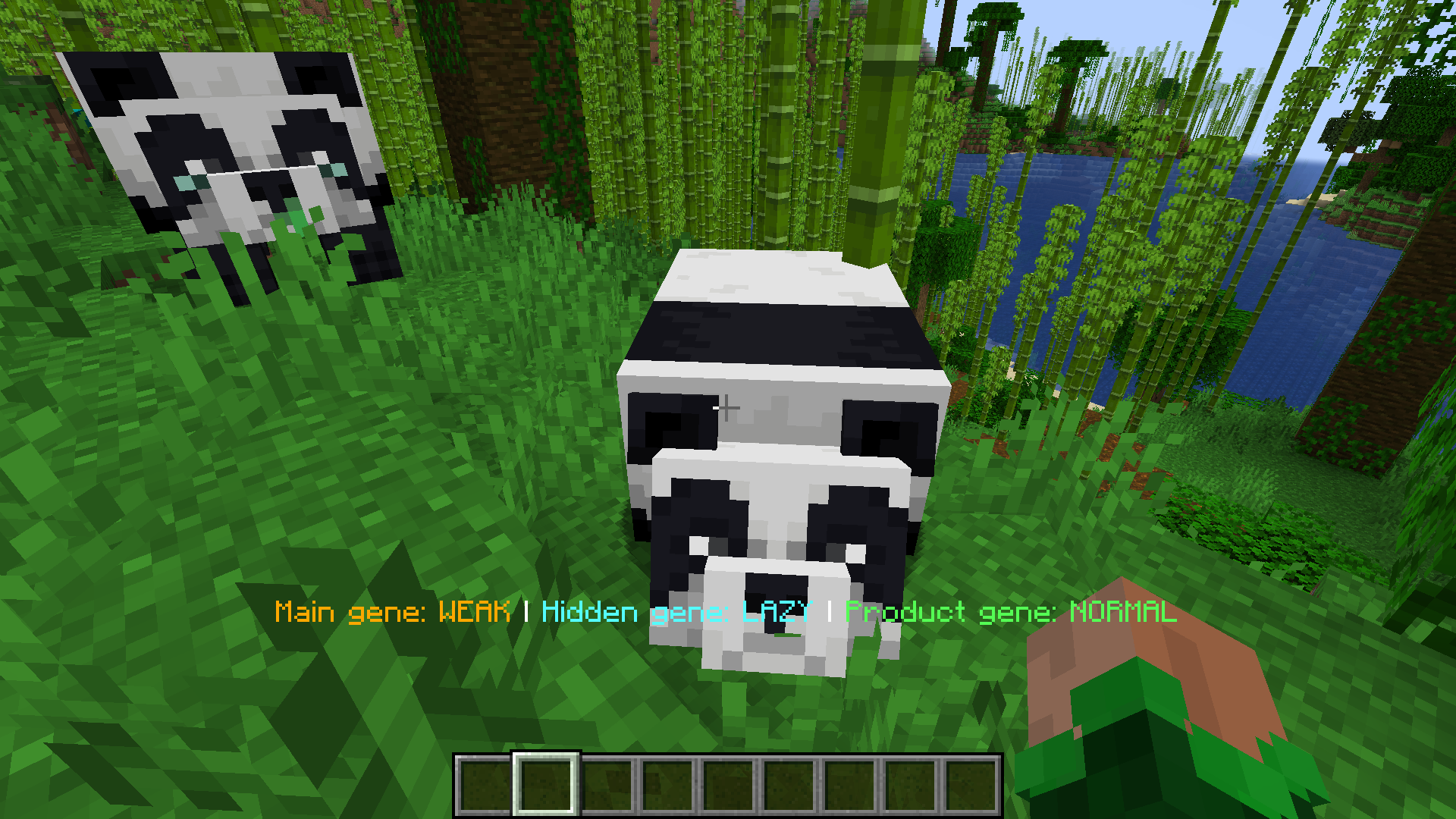Screen dimensions: 1456x819
Task: Click the Main gene WEAK label
Action: click(394, 610)
